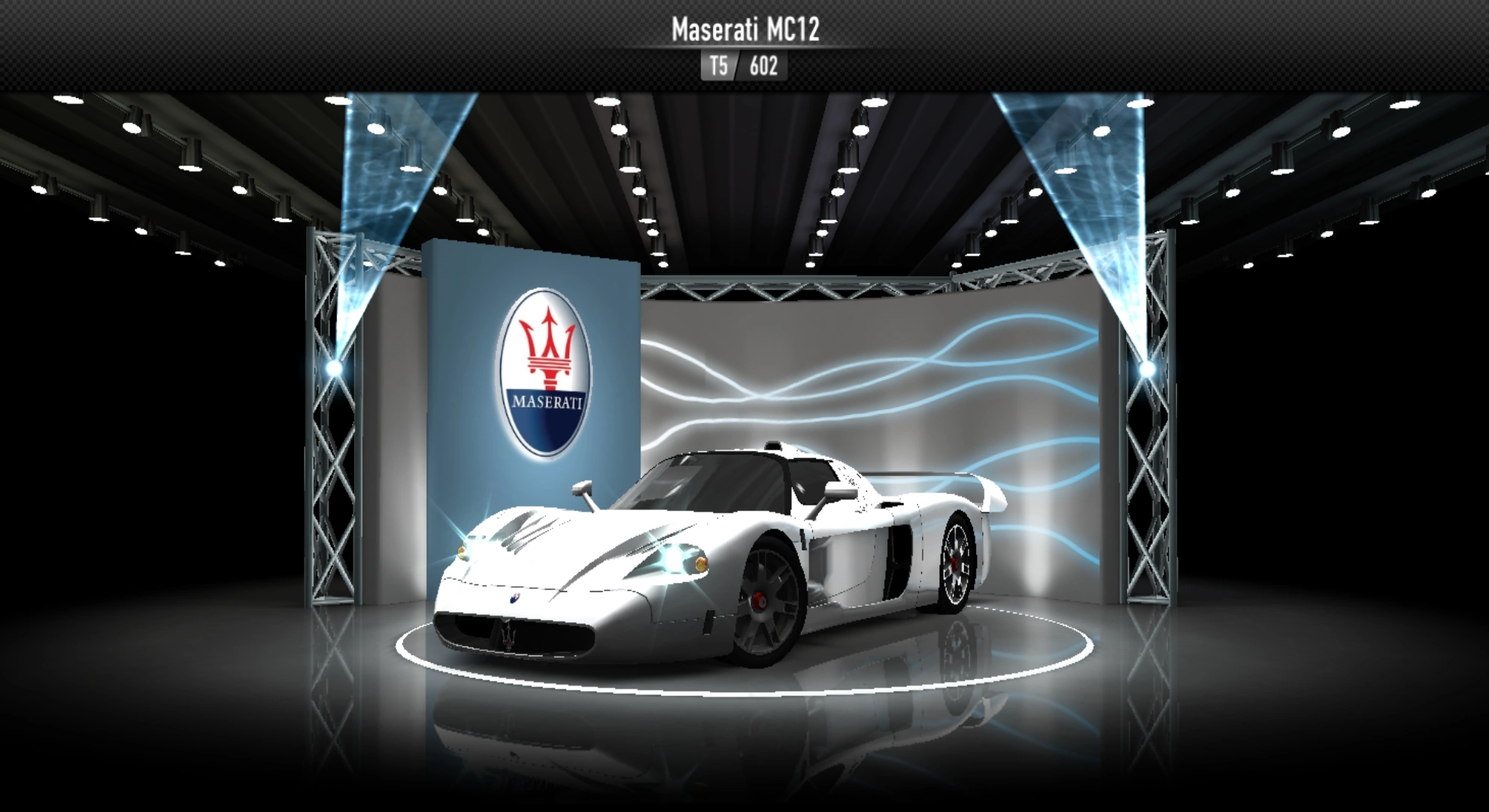The image size is (1489, 812).
Task: Expand details on the Maserati MC12 title
Action: click(745, 31)
